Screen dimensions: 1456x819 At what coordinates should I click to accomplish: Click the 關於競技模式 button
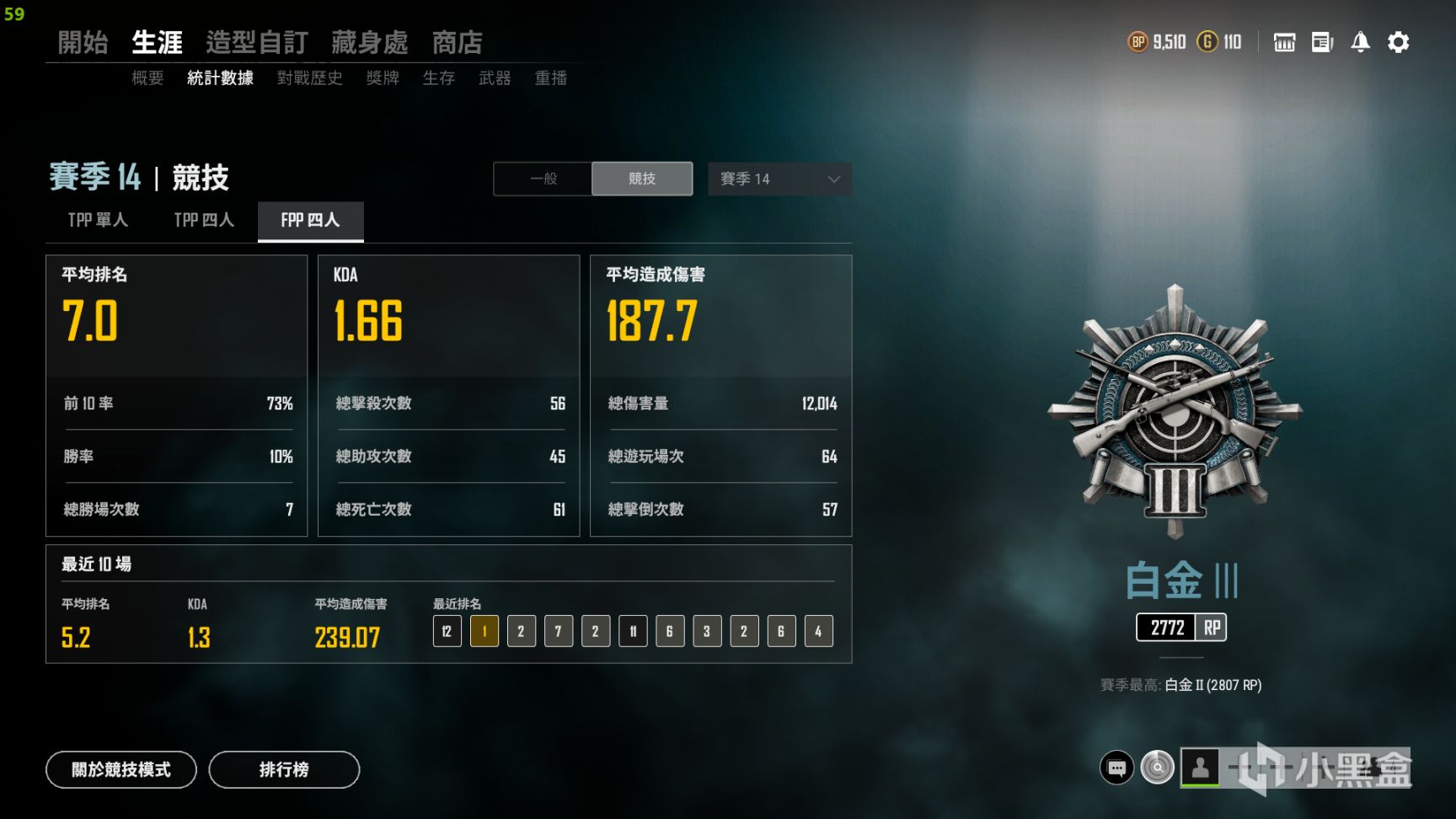point(121,769)
